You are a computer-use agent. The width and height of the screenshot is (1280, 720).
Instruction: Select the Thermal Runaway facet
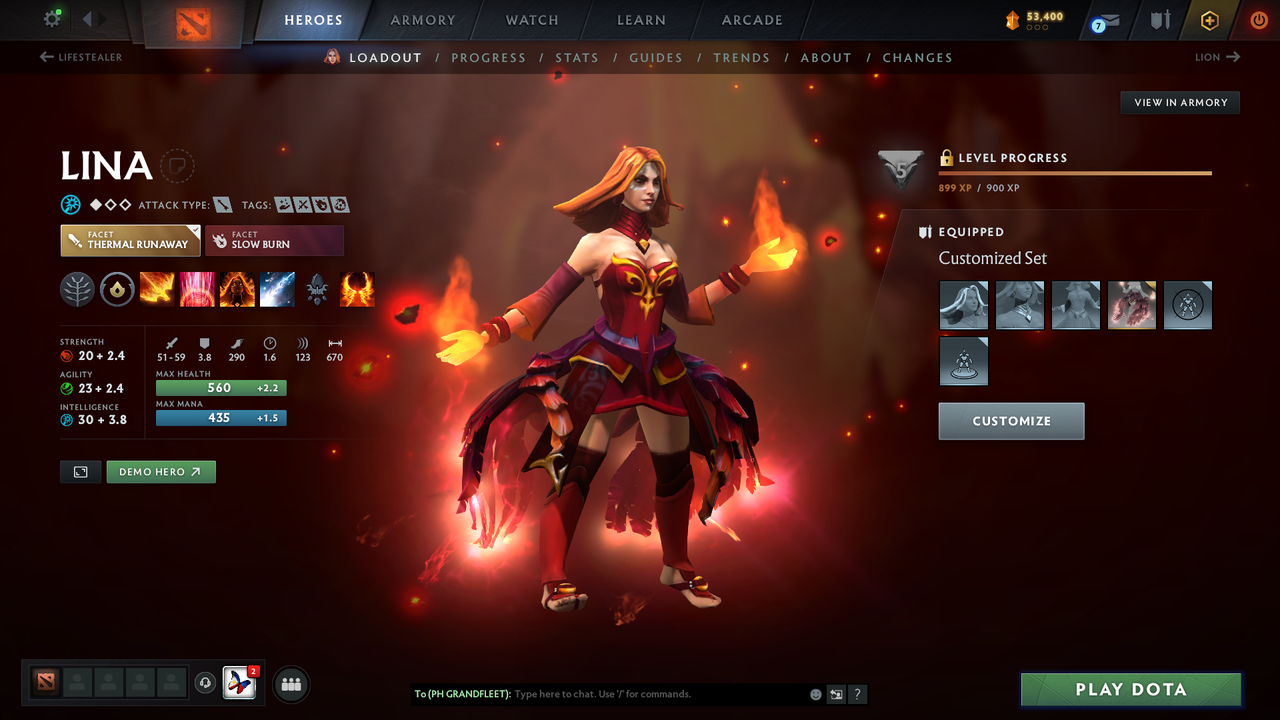pyautogui.click(x=130, y=240)
